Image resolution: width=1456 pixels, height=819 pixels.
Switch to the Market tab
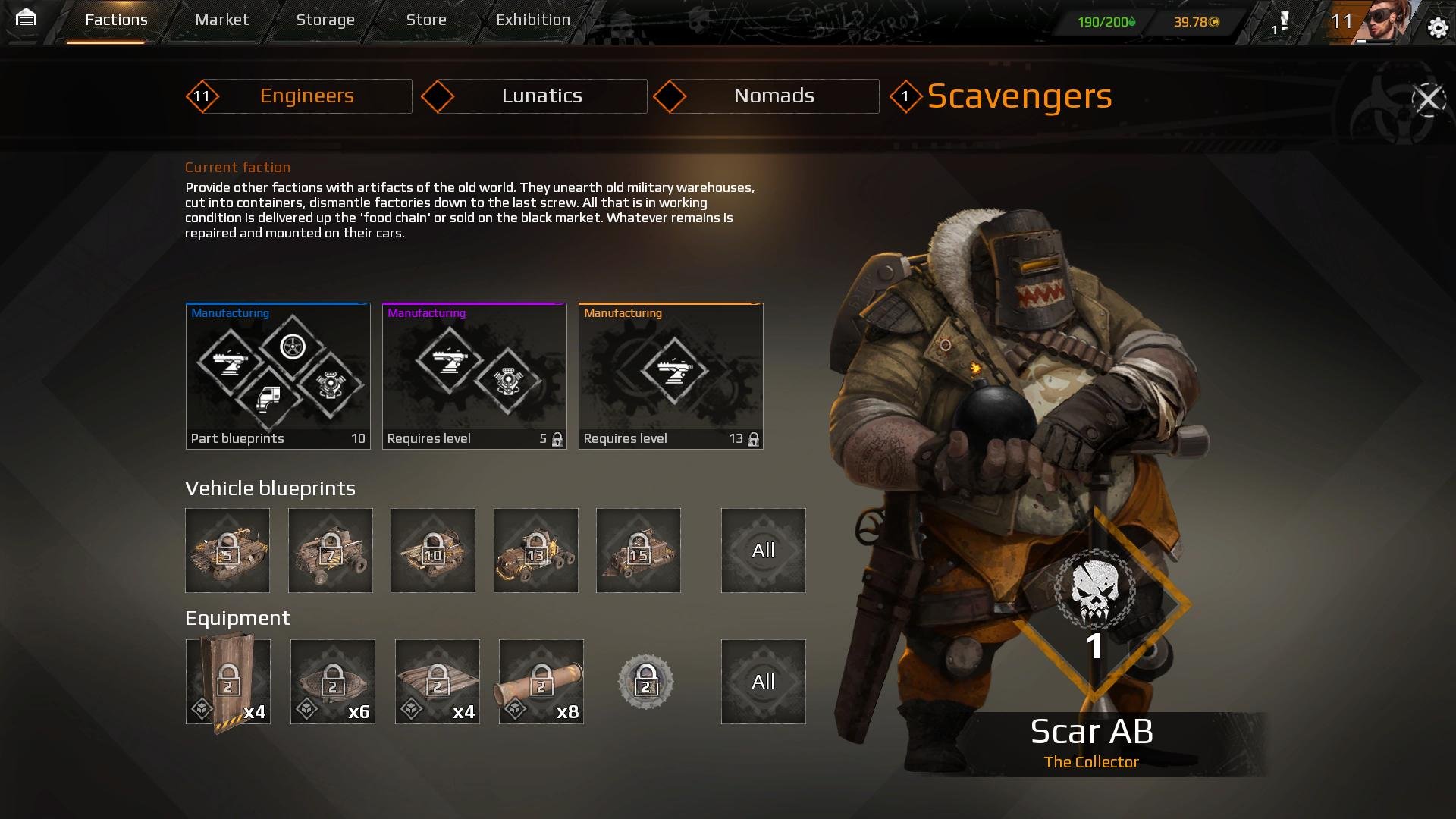click(x=221, y=20)
